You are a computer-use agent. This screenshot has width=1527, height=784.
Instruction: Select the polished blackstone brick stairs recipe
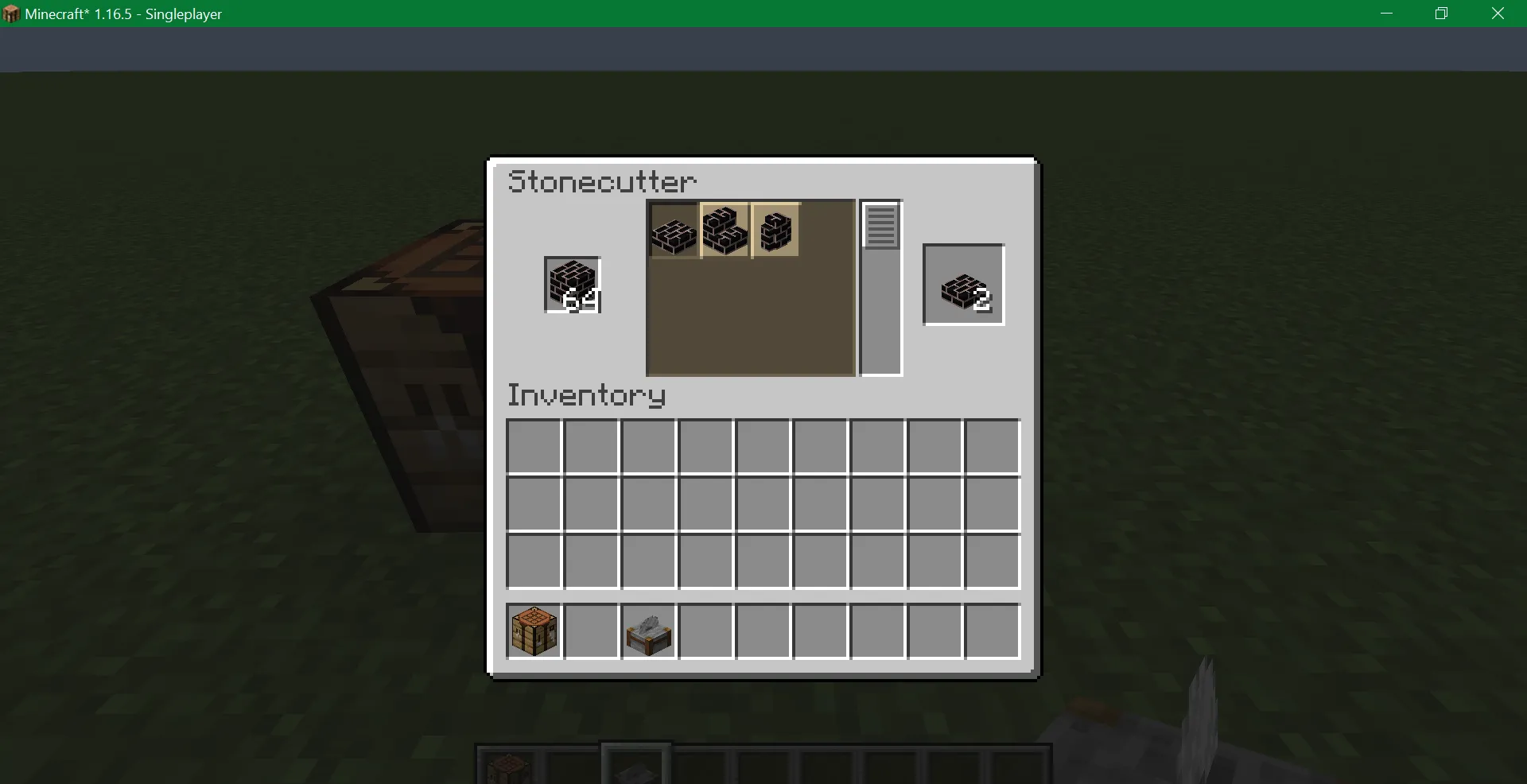click(x=725, y=231)
